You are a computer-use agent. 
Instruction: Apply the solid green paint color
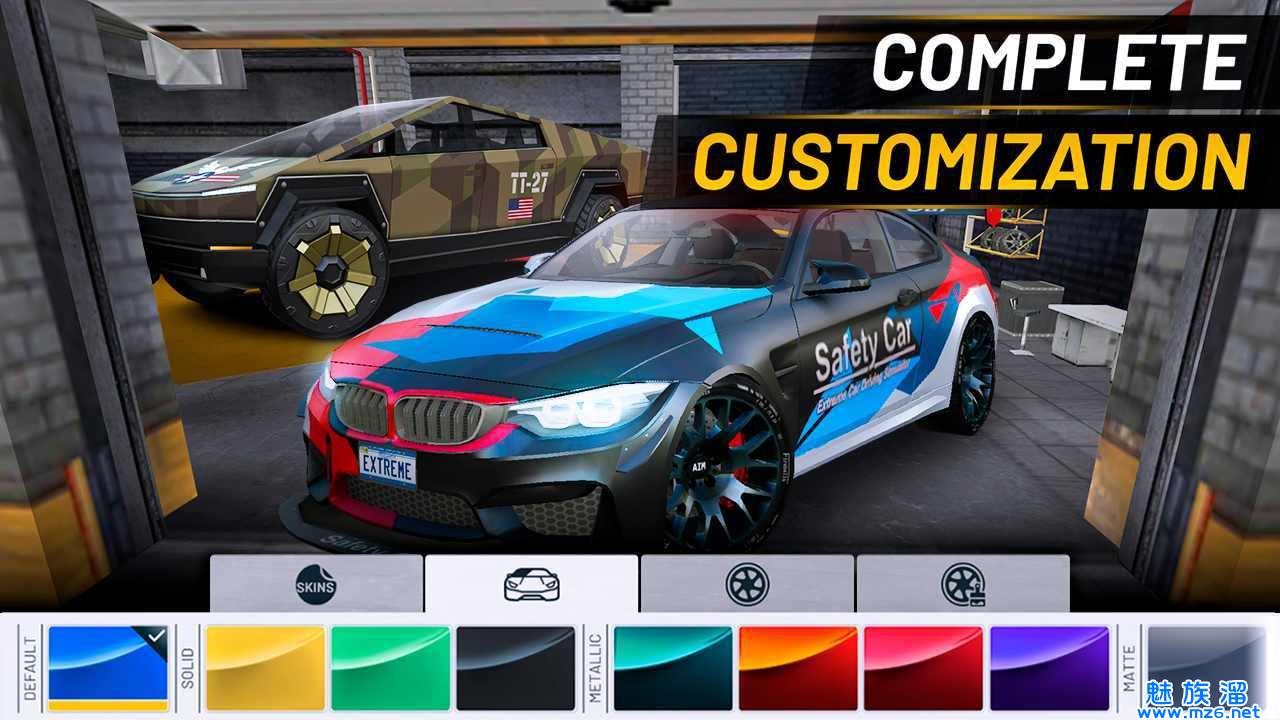391,667
